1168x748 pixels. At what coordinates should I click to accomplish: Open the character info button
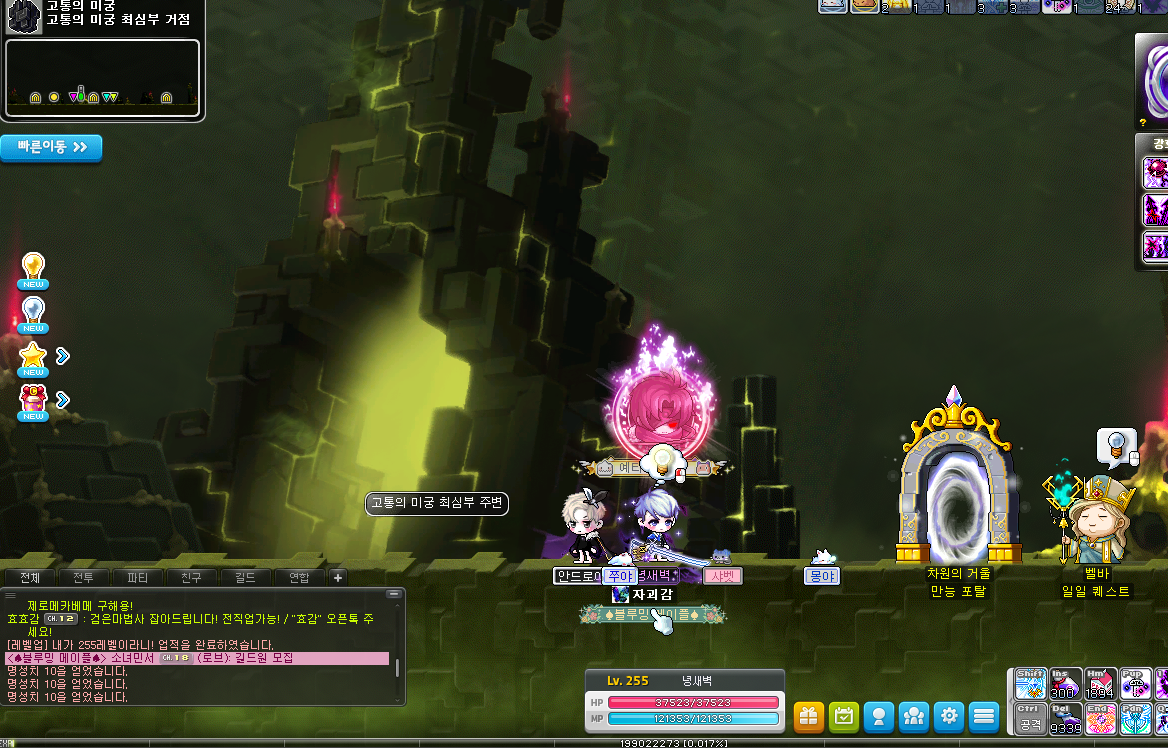(878, 716)
